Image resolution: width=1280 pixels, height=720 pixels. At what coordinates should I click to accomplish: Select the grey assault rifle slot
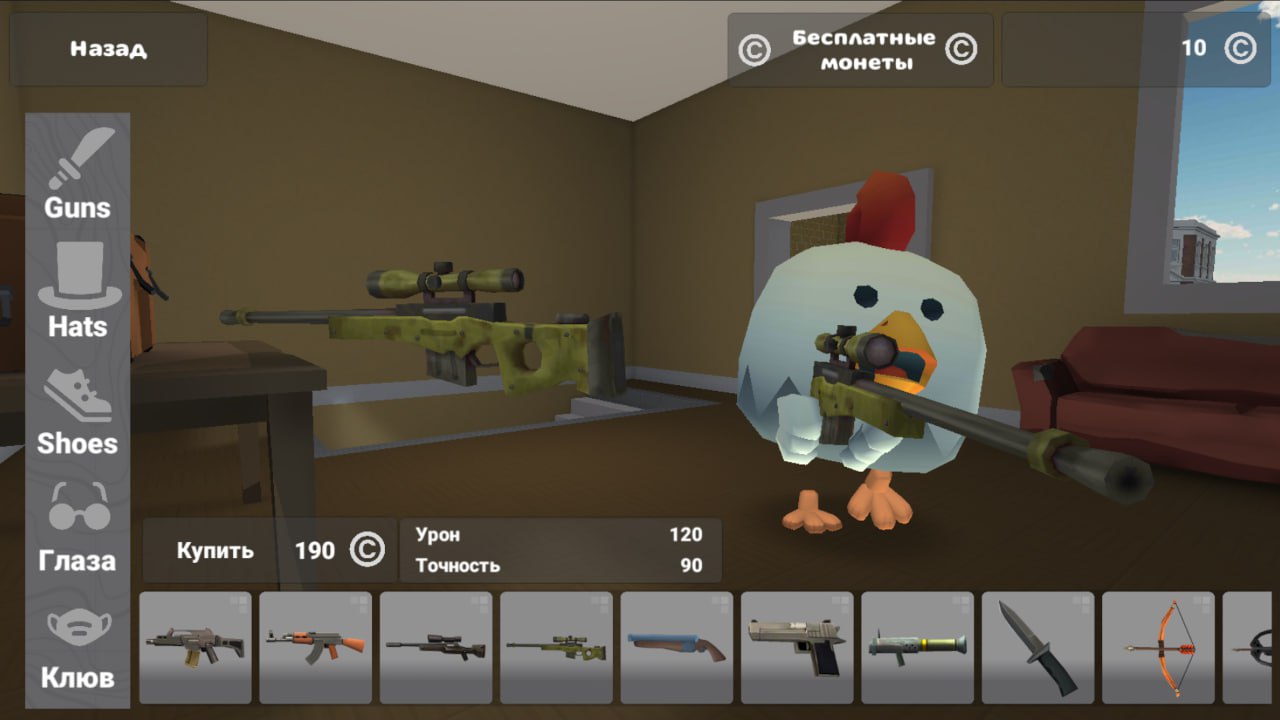pyautogui.click(x=195, y=647)
